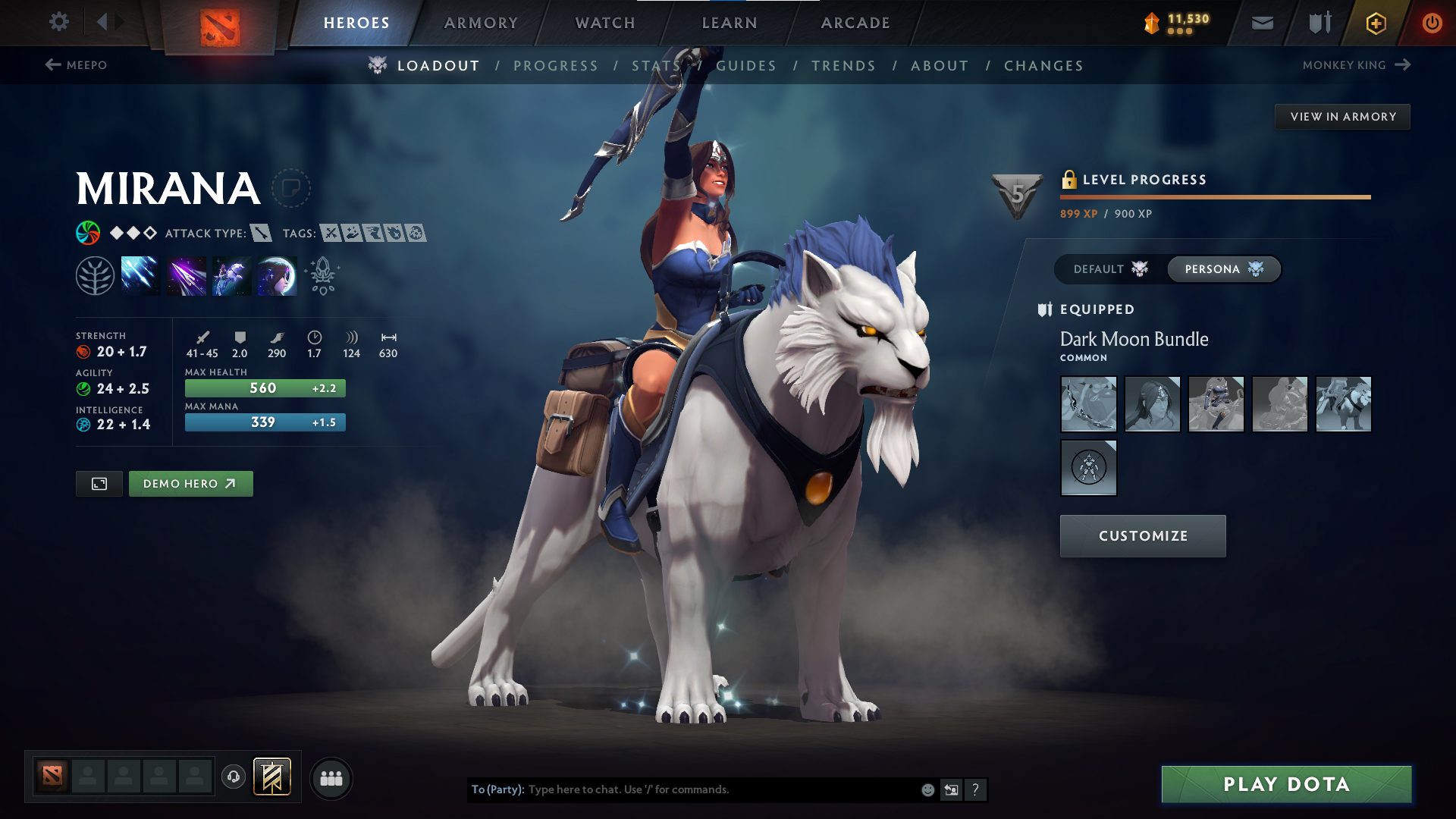
Task: Toggle the hero portrait view icon
Action: point(98,483)
